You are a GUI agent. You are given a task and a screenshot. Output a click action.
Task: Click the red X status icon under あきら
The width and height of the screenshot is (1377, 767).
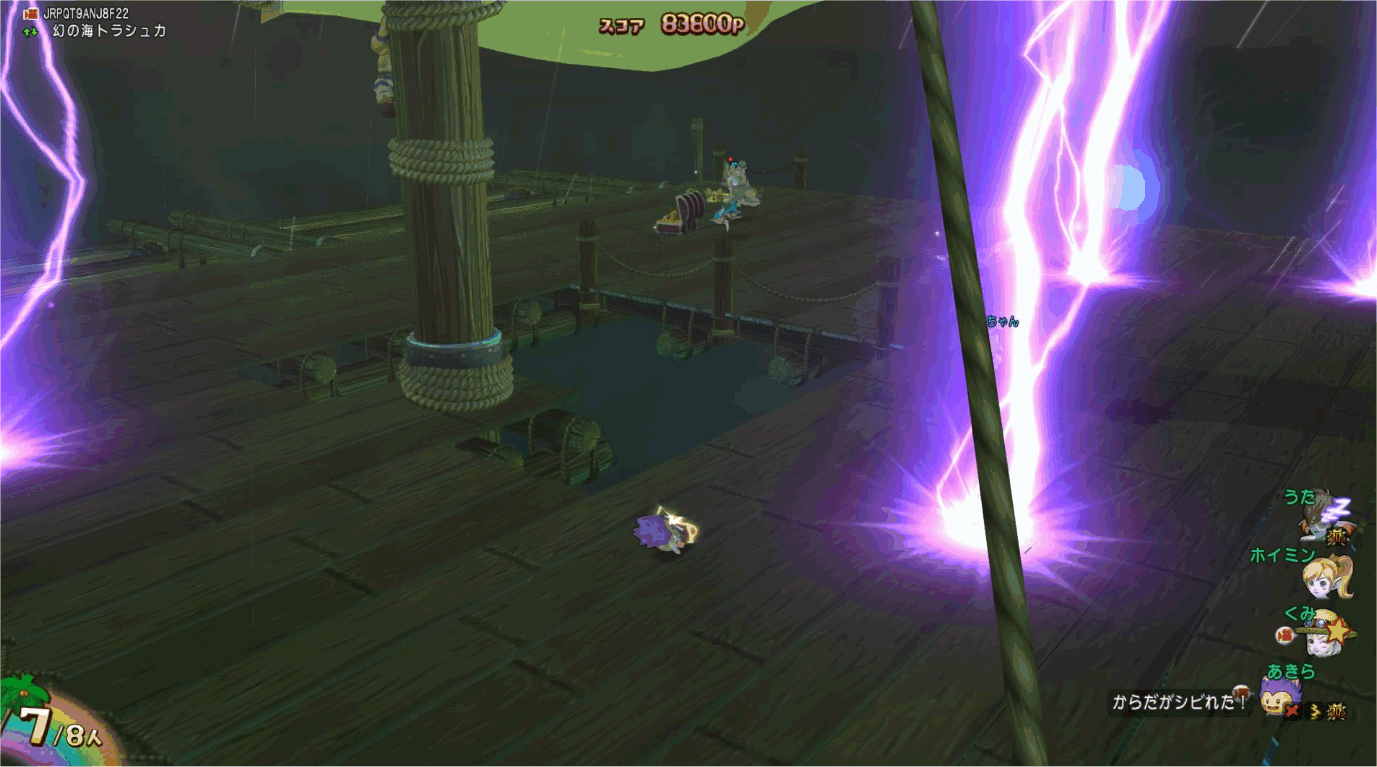[x=1293, y=711]
